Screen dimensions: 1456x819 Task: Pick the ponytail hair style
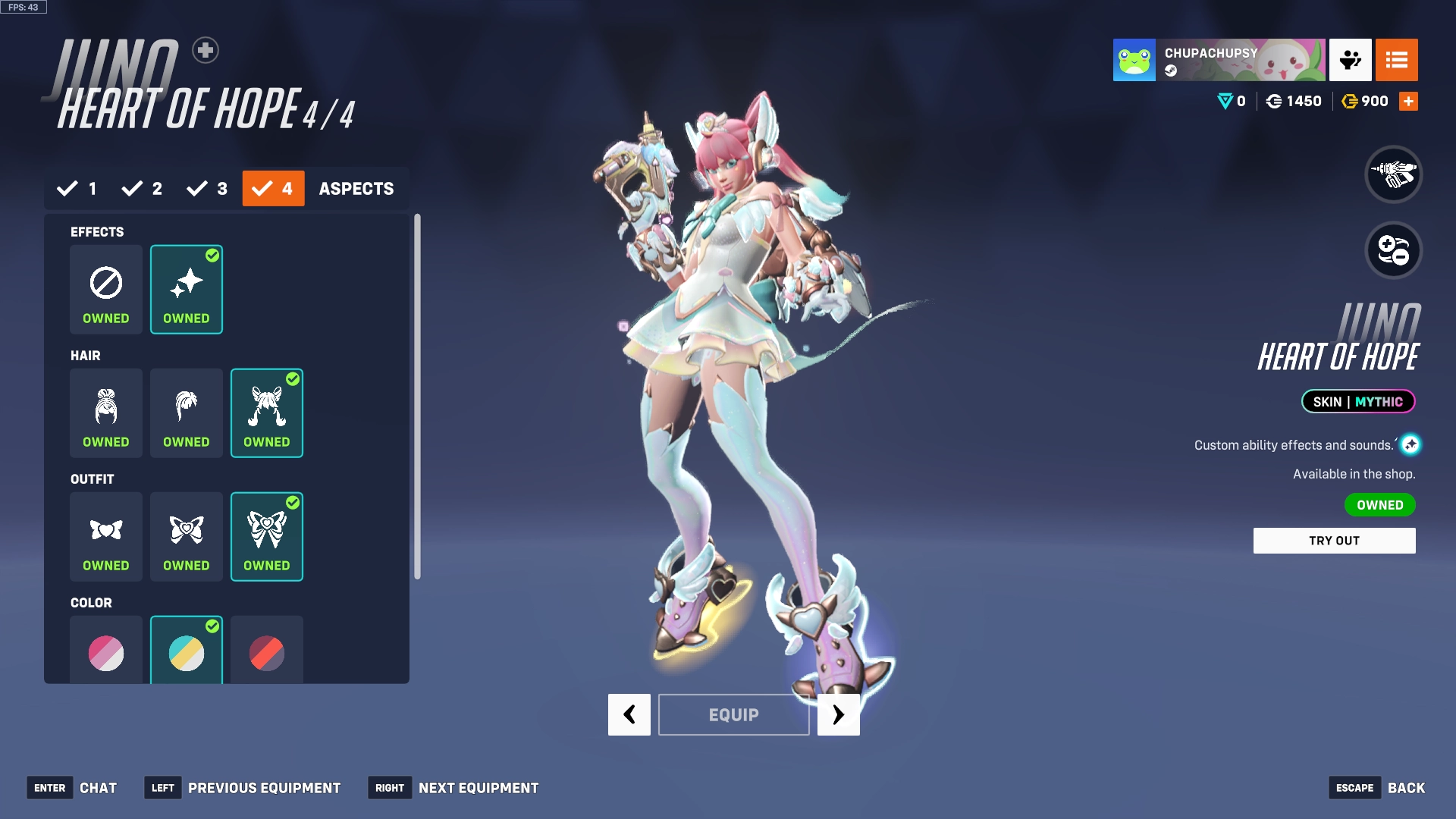[x=187, y=413]
